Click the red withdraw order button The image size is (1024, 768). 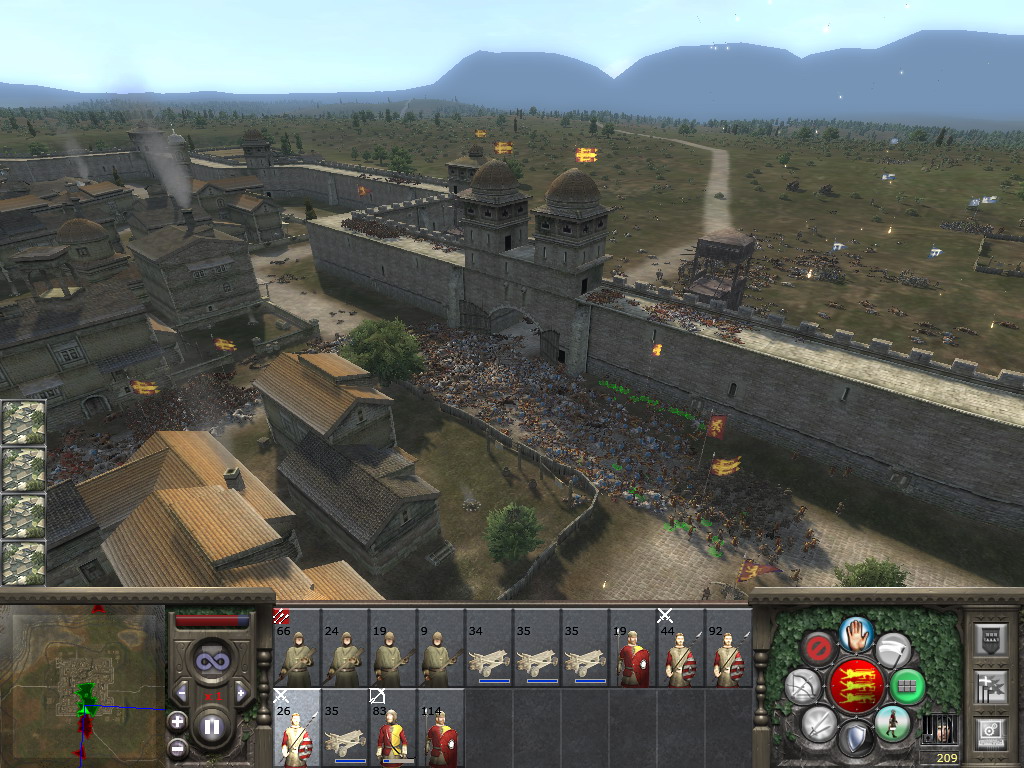[819, 649]
